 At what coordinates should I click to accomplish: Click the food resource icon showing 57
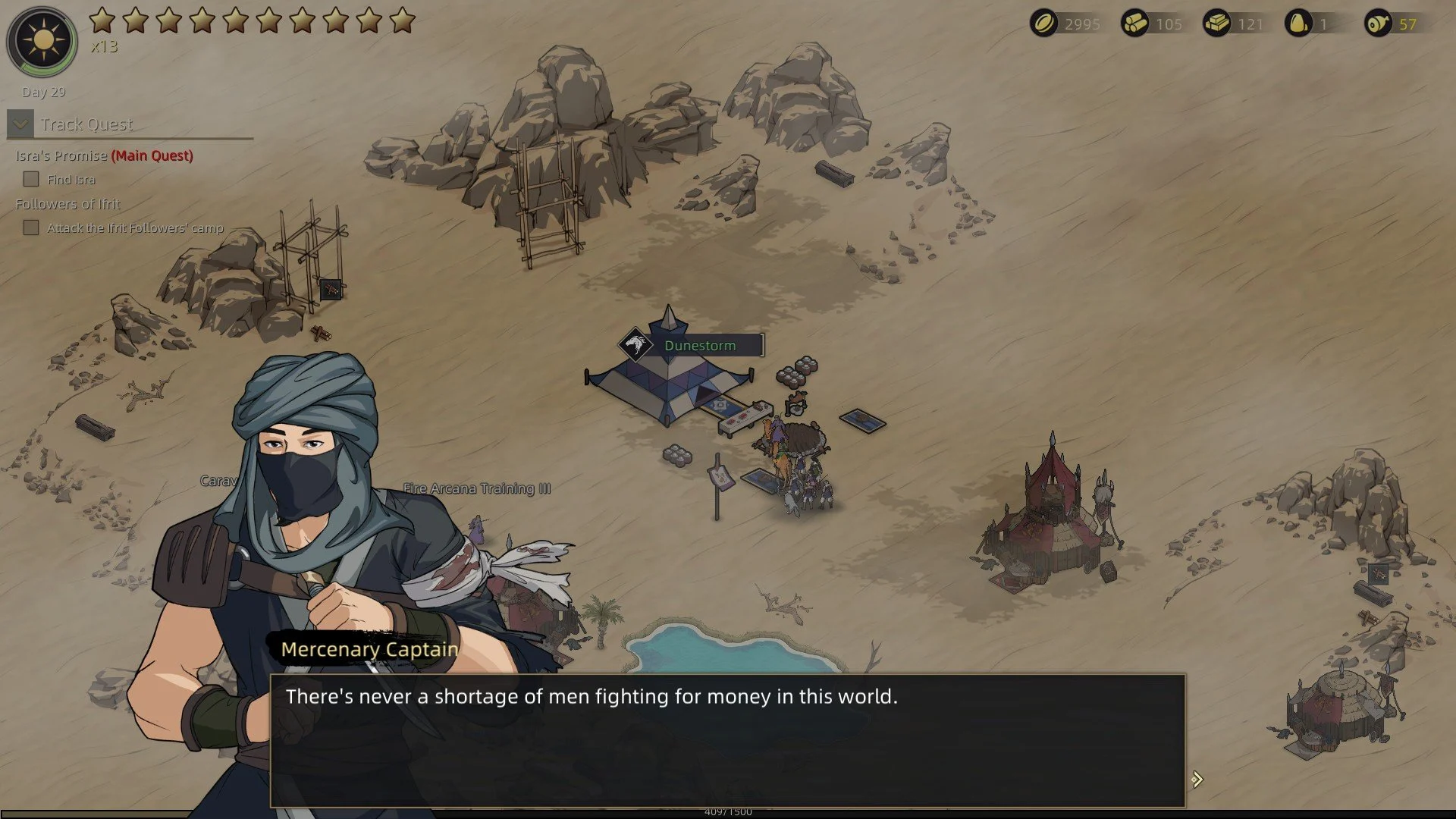(x=1377, y=24)
